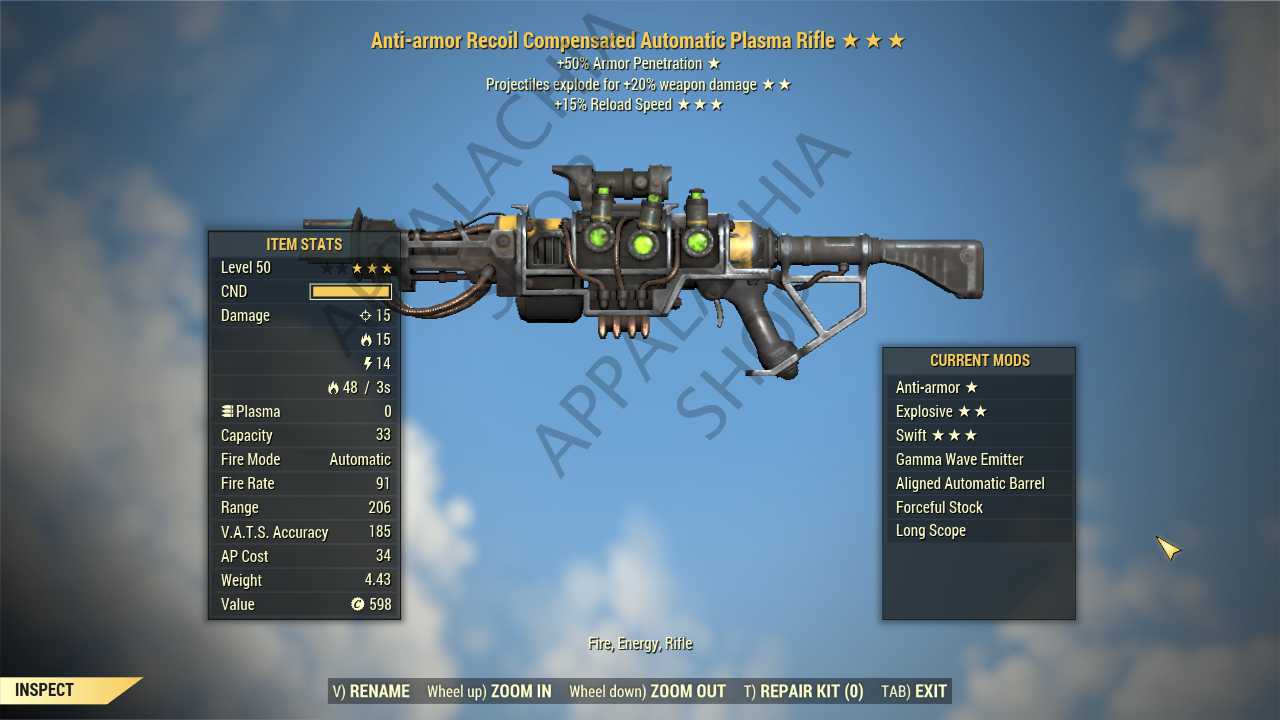1280x720 pixels.
Task: Click the Rename button
Action: tap(371, 691)
